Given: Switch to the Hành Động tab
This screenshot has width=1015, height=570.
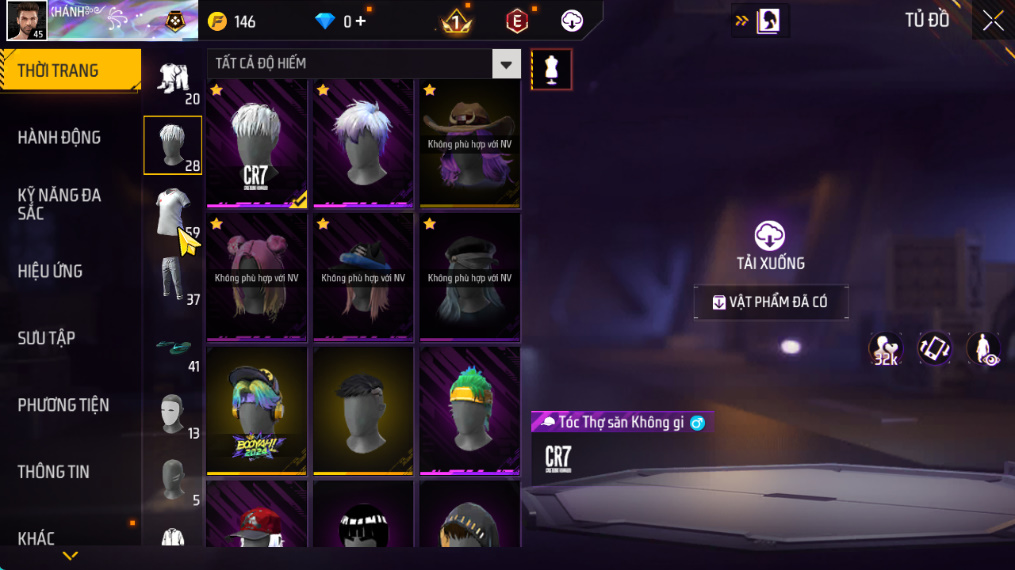Looking at the screenshot, I should point(60,138).
